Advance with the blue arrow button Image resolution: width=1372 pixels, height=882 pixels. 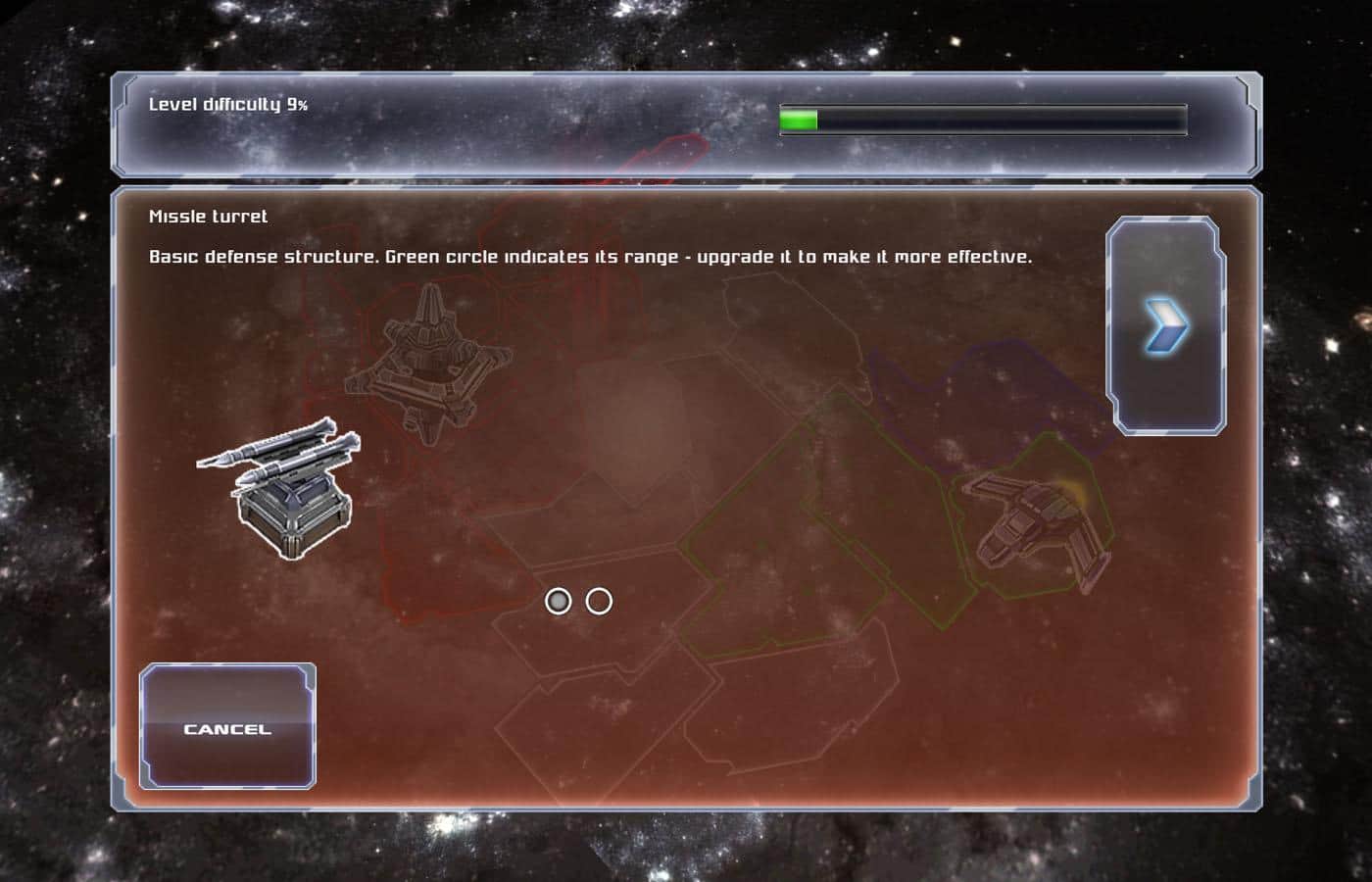(x=1166, y=326)
